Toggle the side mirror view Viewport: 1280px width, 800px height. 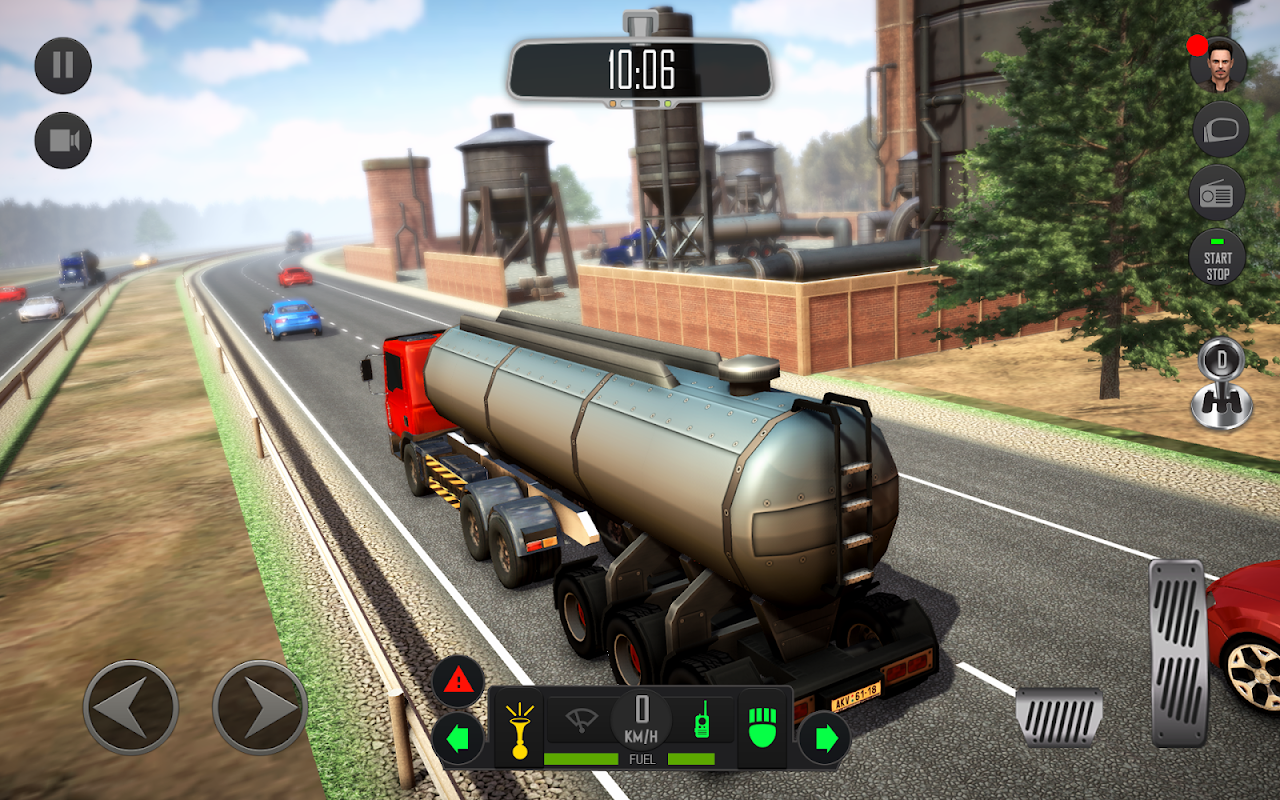click(x=1218, y=130)
